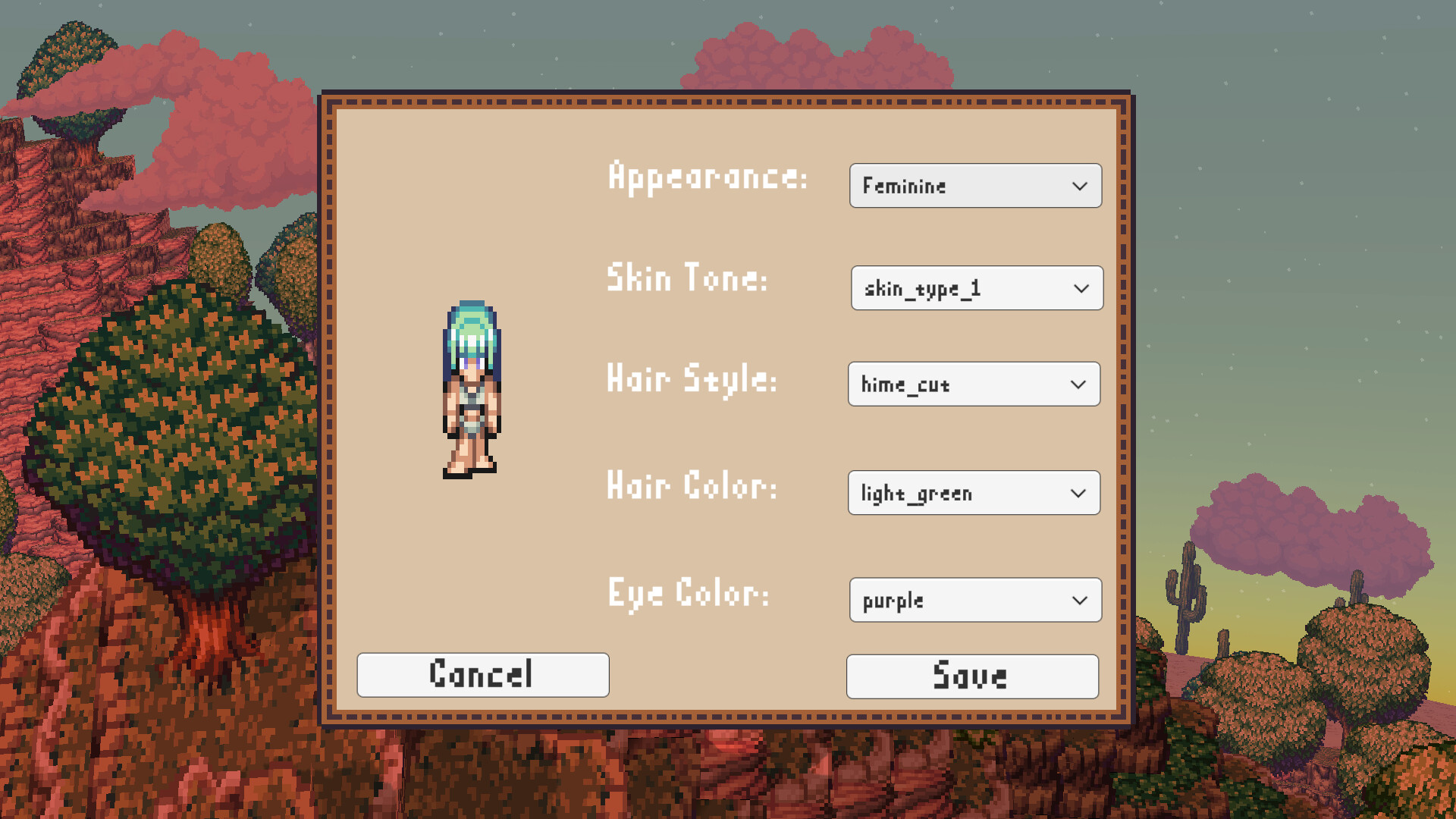Select the Feminine value text in Appearance

[x=904, y=186]
